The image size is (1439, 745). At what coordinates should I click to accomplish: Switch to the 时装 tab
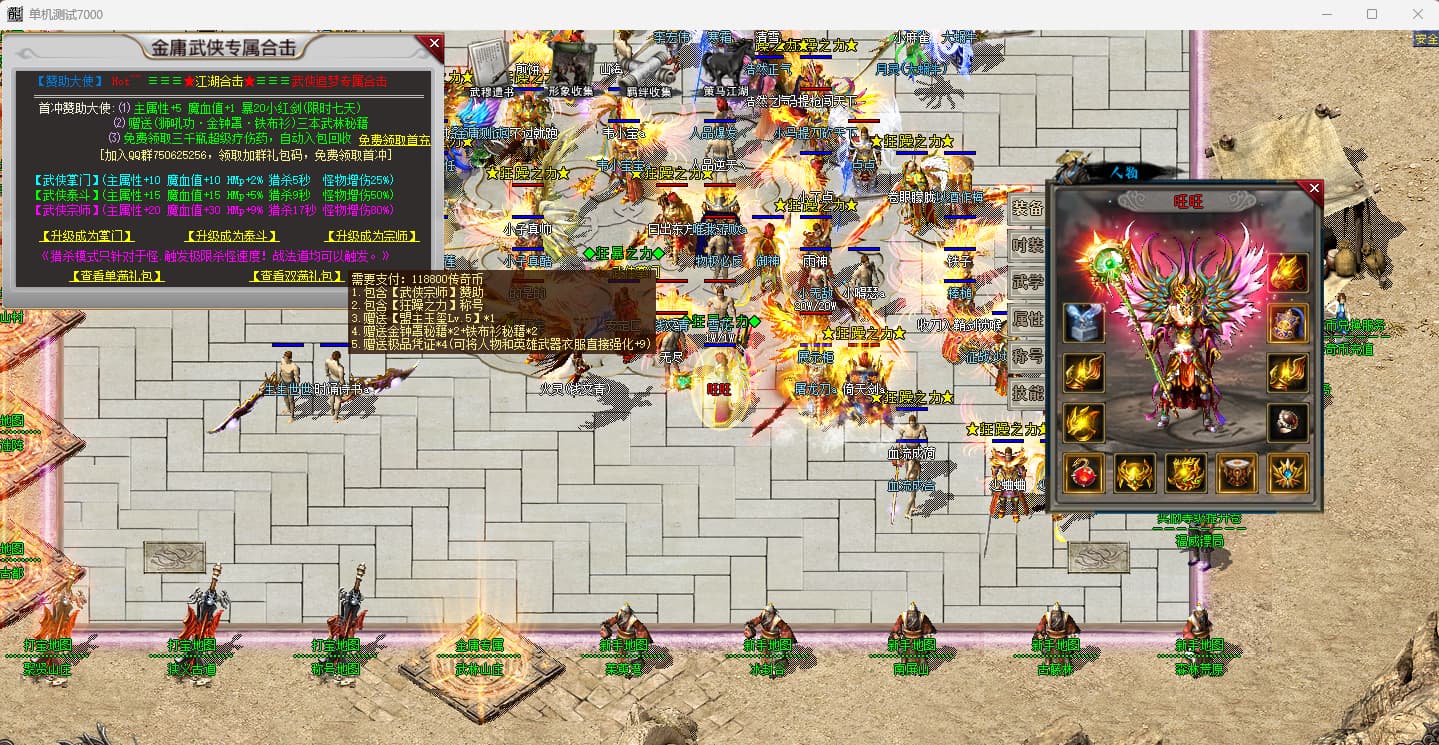(x=1027, y=246)
